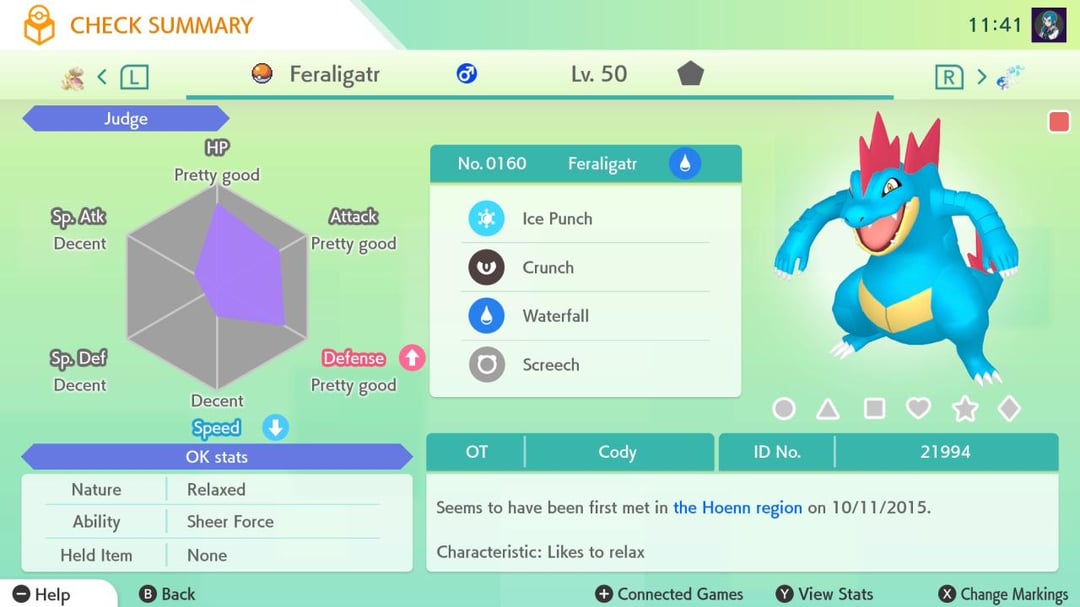Open Connected Games
Viewport: 1080px width, 607px height.
click(x=669, y=594)
